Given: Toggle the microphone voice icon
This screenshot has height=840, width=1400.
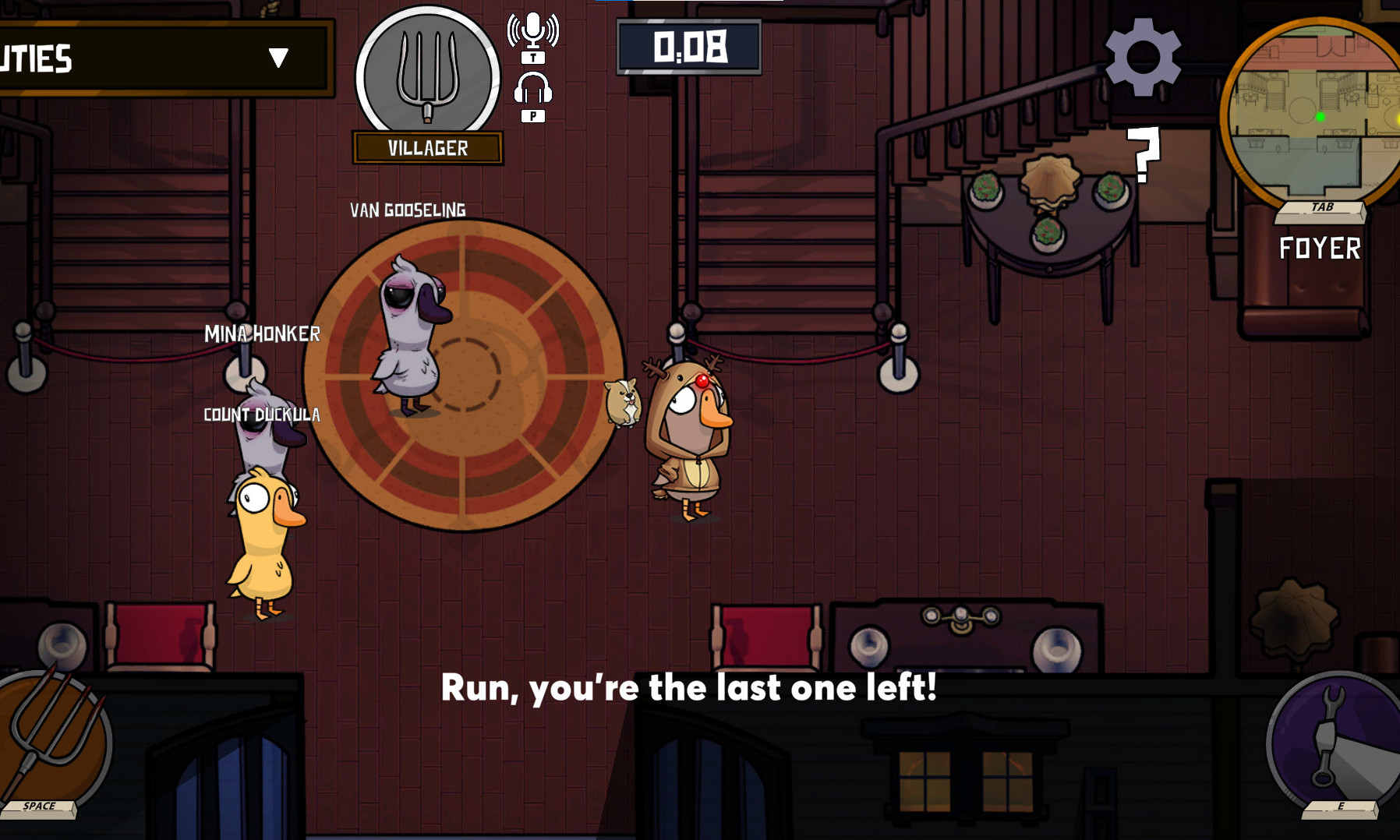Looking at the screenshot, I should (533, 31).
